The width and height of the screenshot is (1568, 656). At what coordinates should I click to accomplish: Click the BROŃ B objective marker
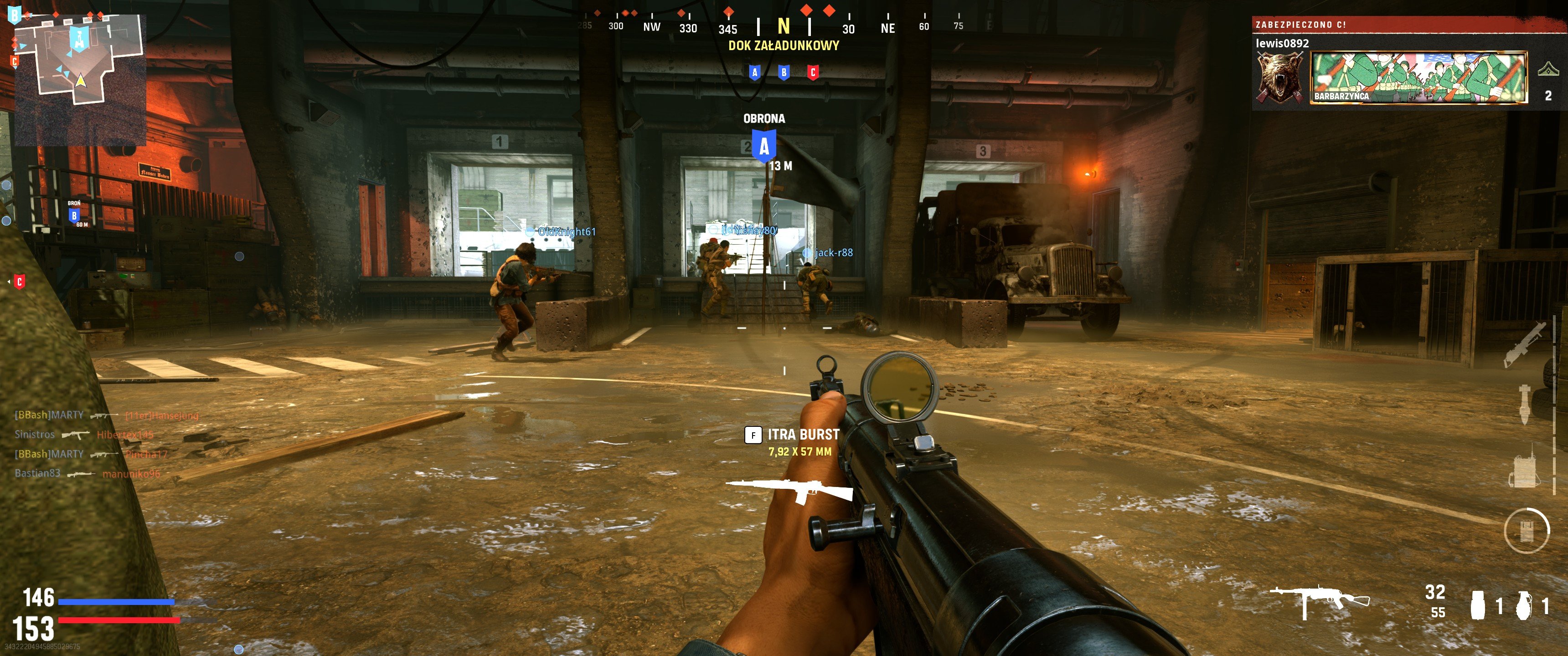tap(74, 215)
